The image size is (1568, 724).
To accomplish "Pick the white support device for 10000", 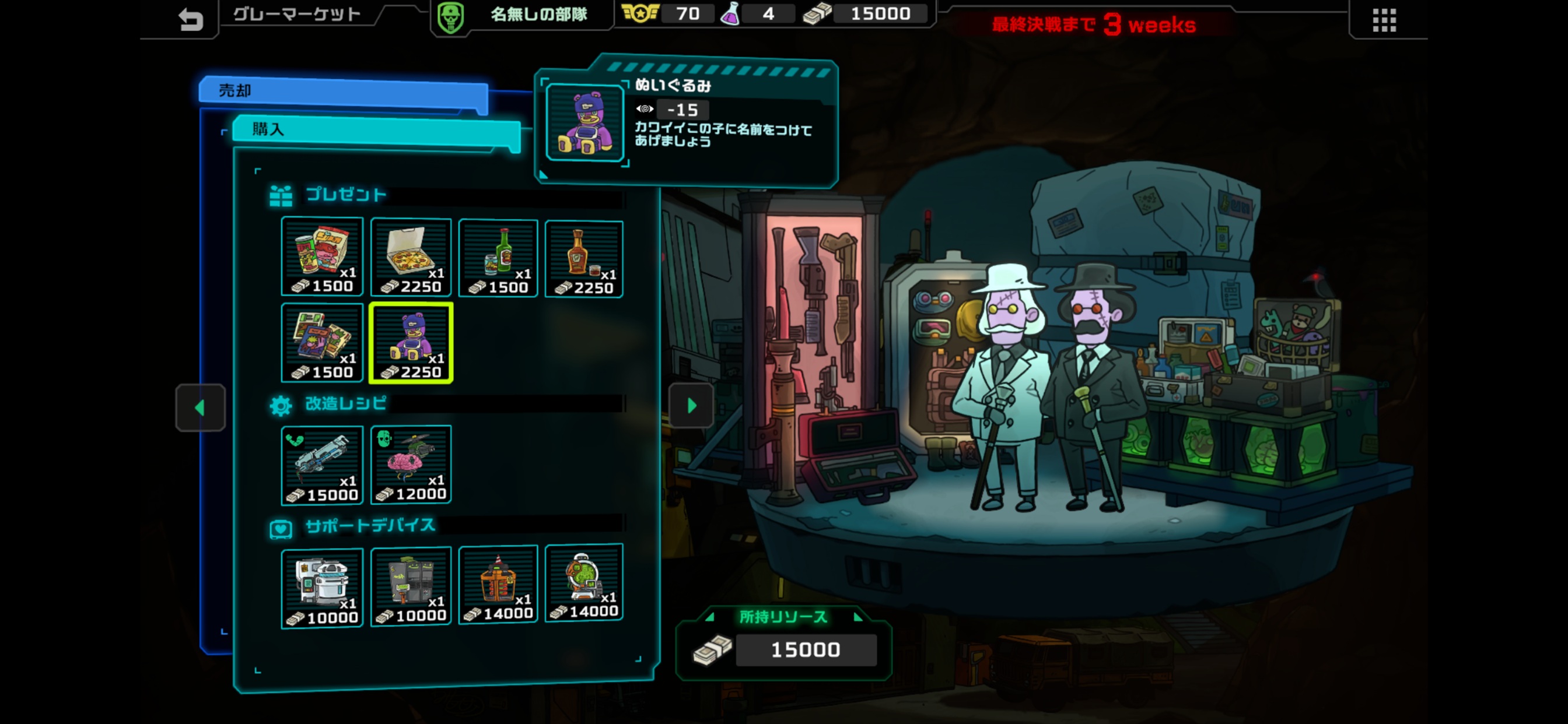I will click(x=322, y=588).
